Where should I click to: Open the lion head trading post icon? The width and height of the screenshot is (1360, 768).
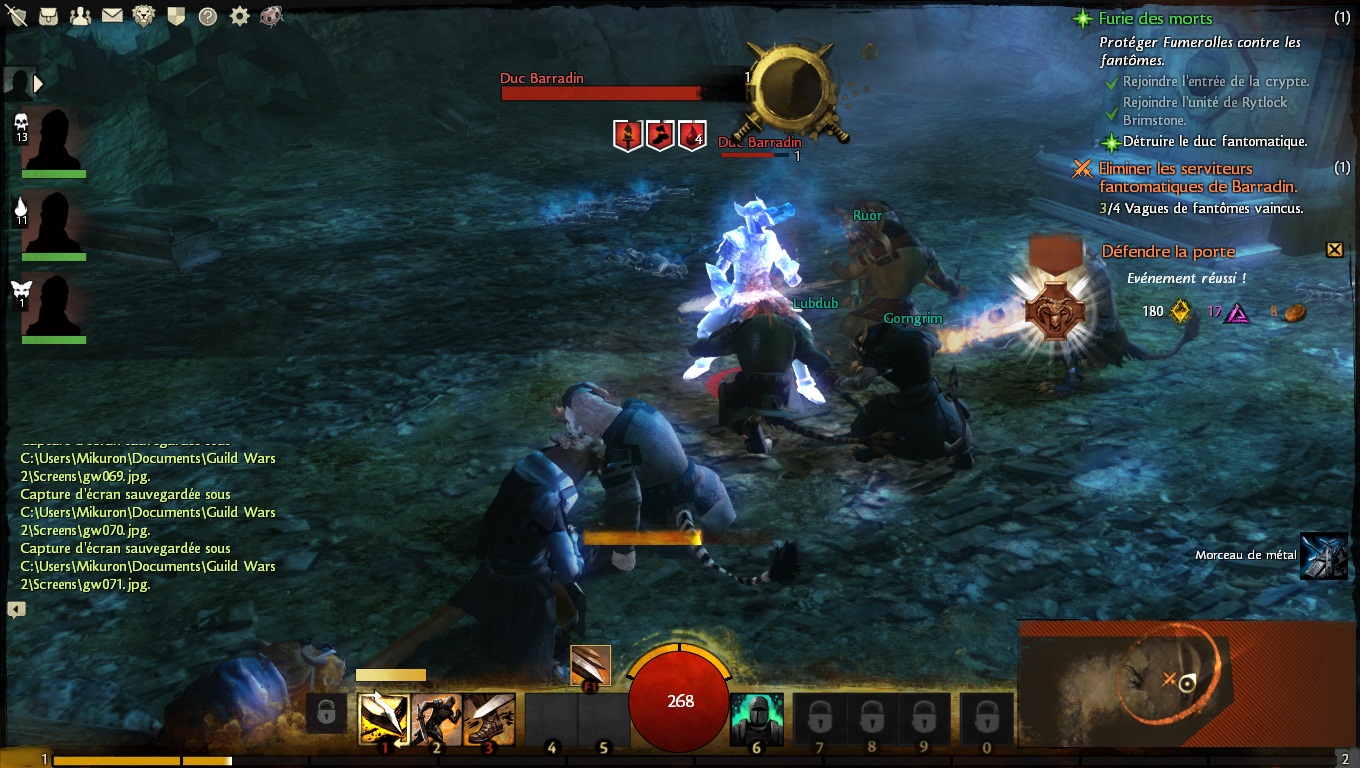point(144,16)
